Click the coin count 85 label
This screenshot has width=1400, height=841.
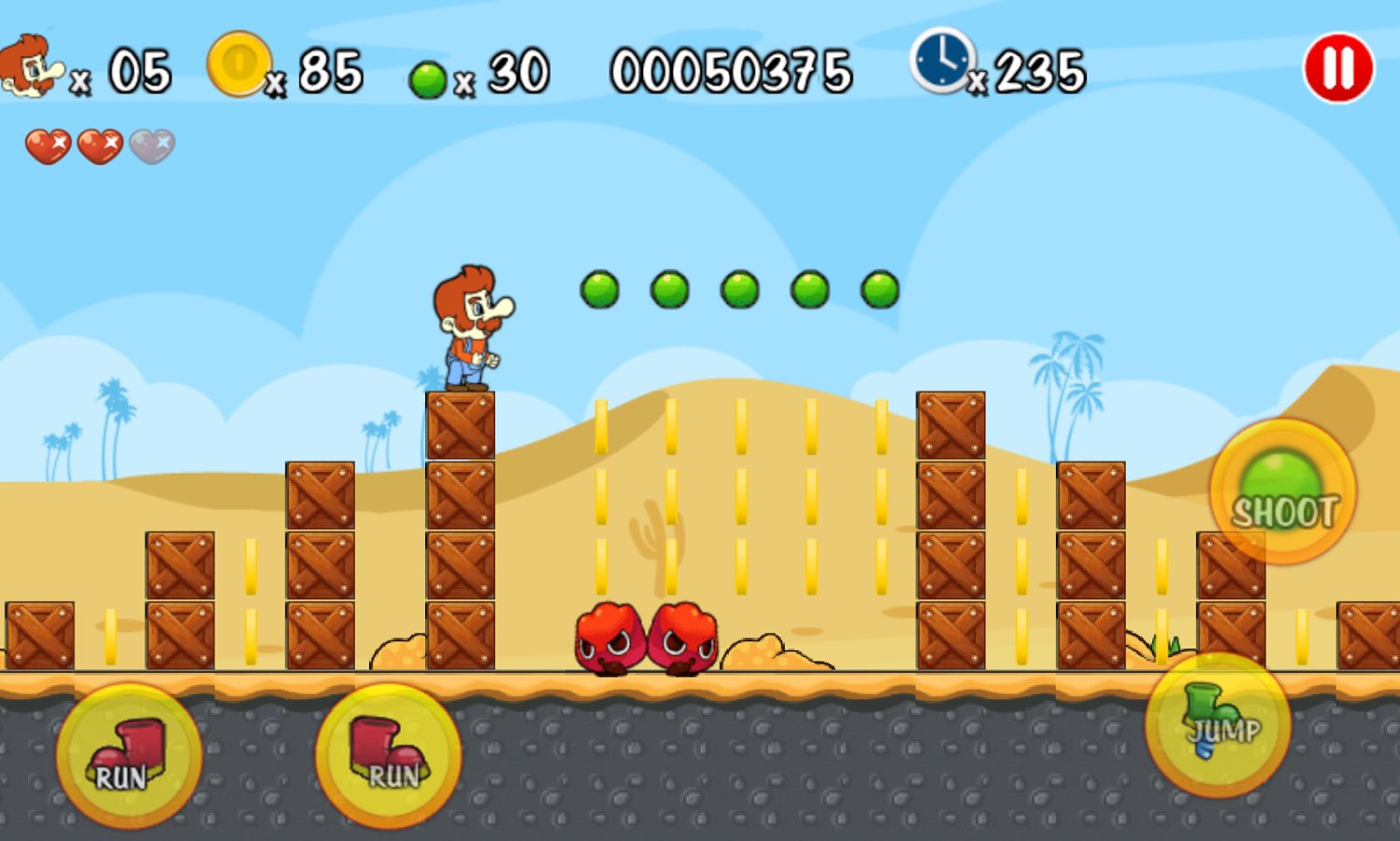pyautogui.click(x=332, y=70)
